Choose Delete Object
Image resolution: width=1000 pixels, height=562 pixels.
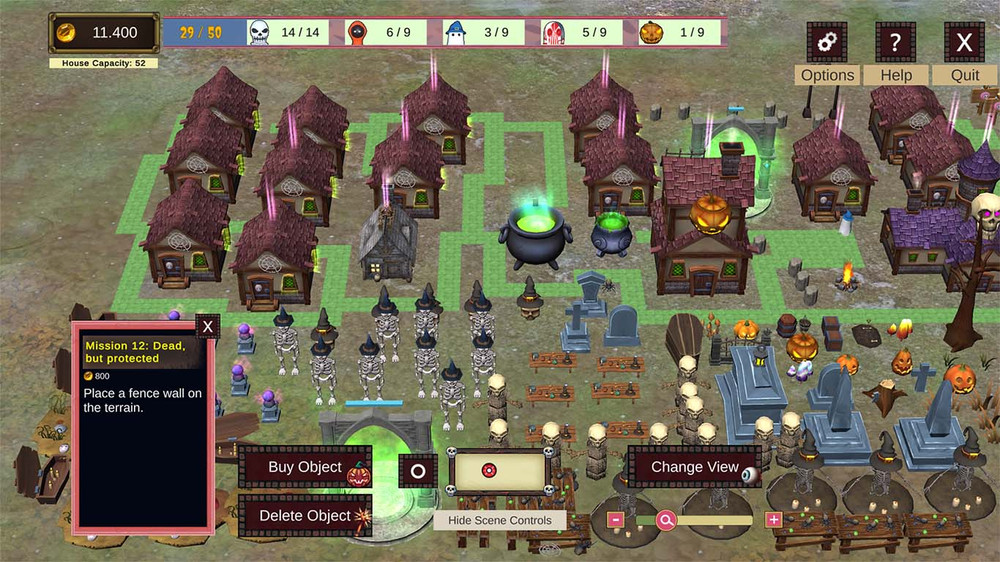(306, 516)
